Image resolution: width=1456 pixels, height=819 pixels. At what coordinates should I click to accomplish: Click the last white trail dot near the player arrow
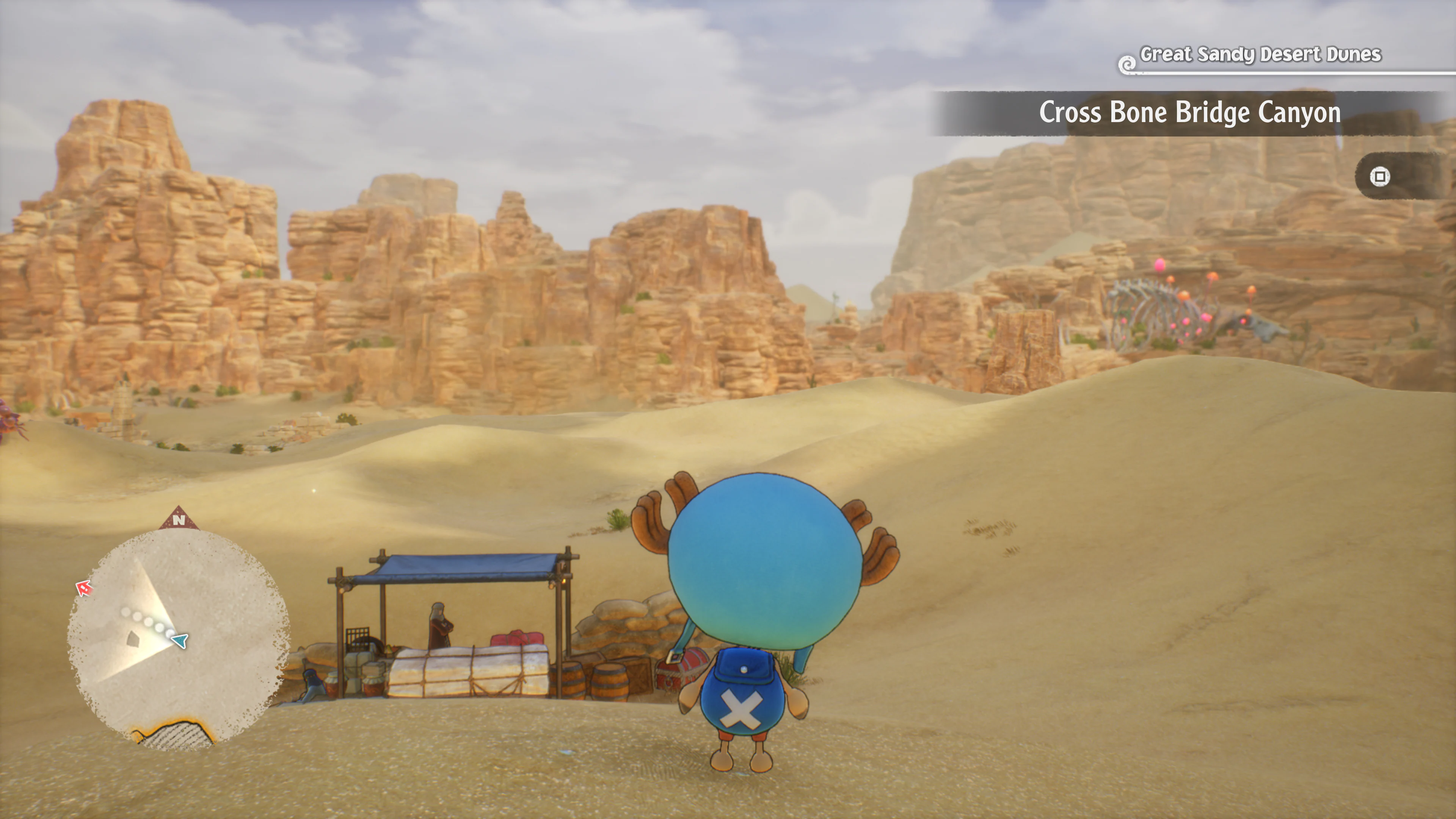point(168,633)
